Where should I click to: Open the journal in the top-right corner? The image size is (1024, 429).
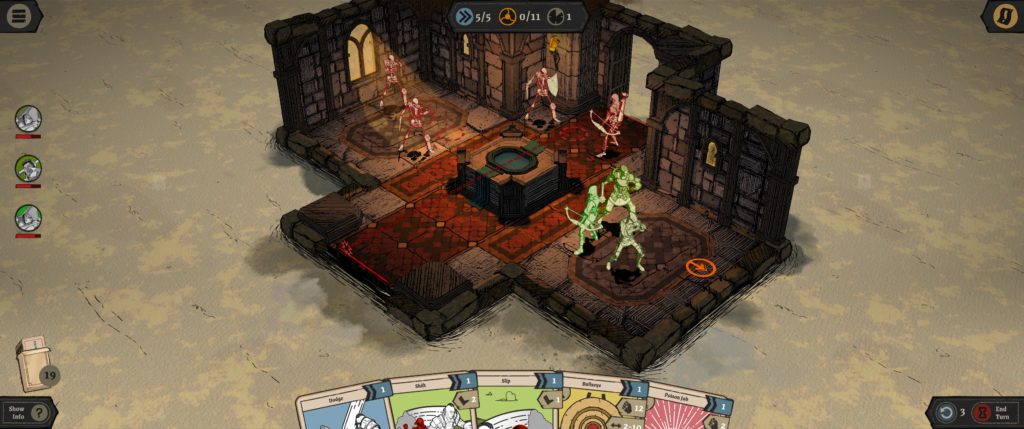pos(1002,15)
